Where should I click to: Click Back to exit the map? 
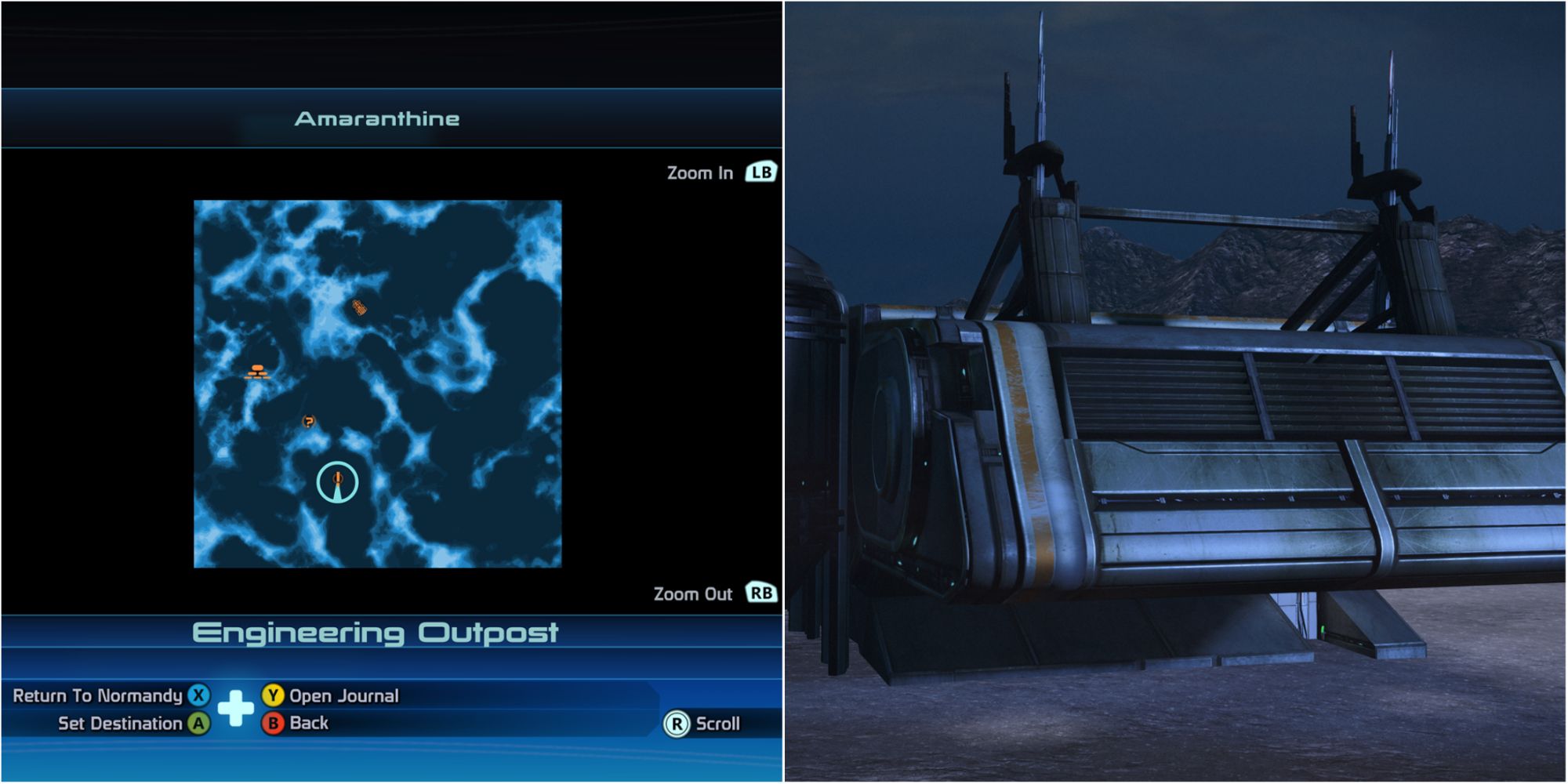(x=309, y=723)
